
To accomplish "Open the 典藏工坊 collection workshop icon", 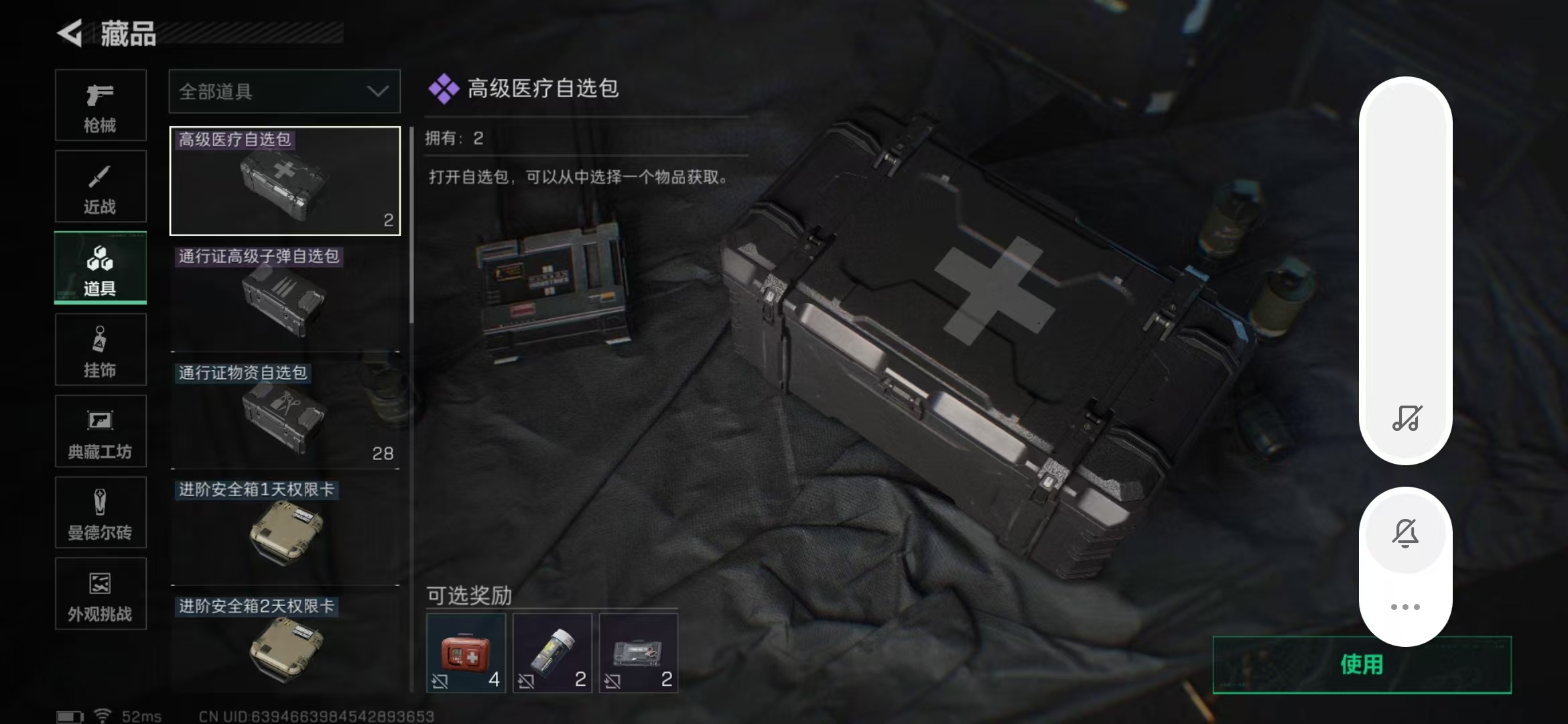I will [100, 431].
